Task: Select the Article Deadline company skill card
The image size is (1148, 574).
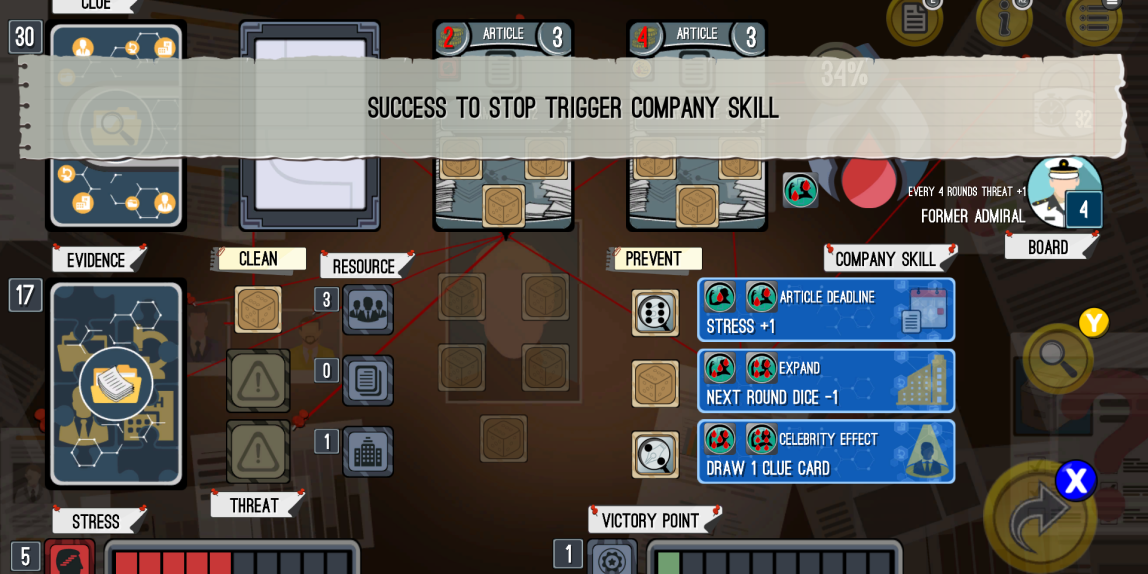Action: click(x=826, y=310)
